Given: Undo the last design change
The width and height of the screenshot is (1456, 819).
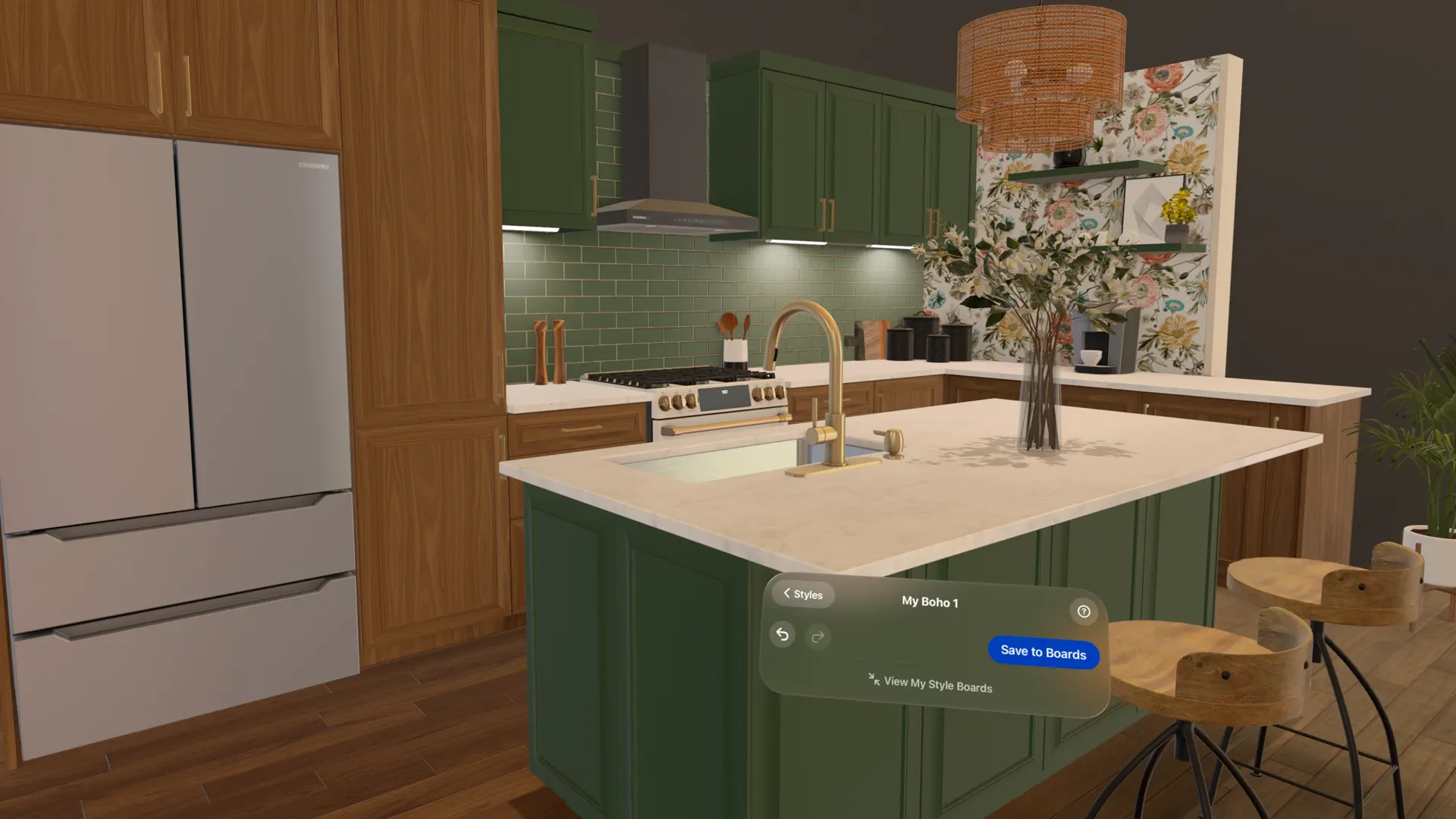Looking at the screenshot, I should pyautogui.click(x=782, y=635).
